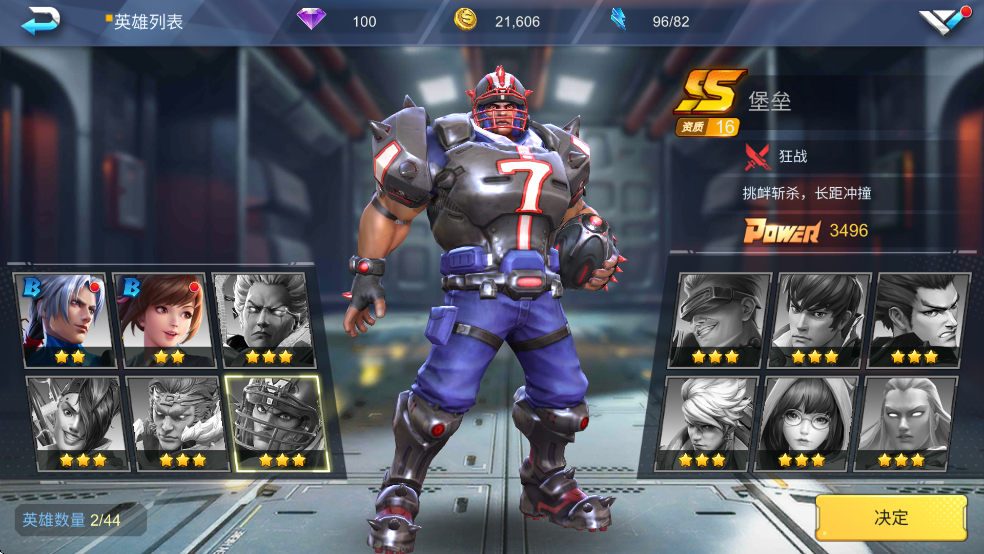
Task: Pick the long-haired glowing-eyed hero portrait
Action: click(908, 422)
